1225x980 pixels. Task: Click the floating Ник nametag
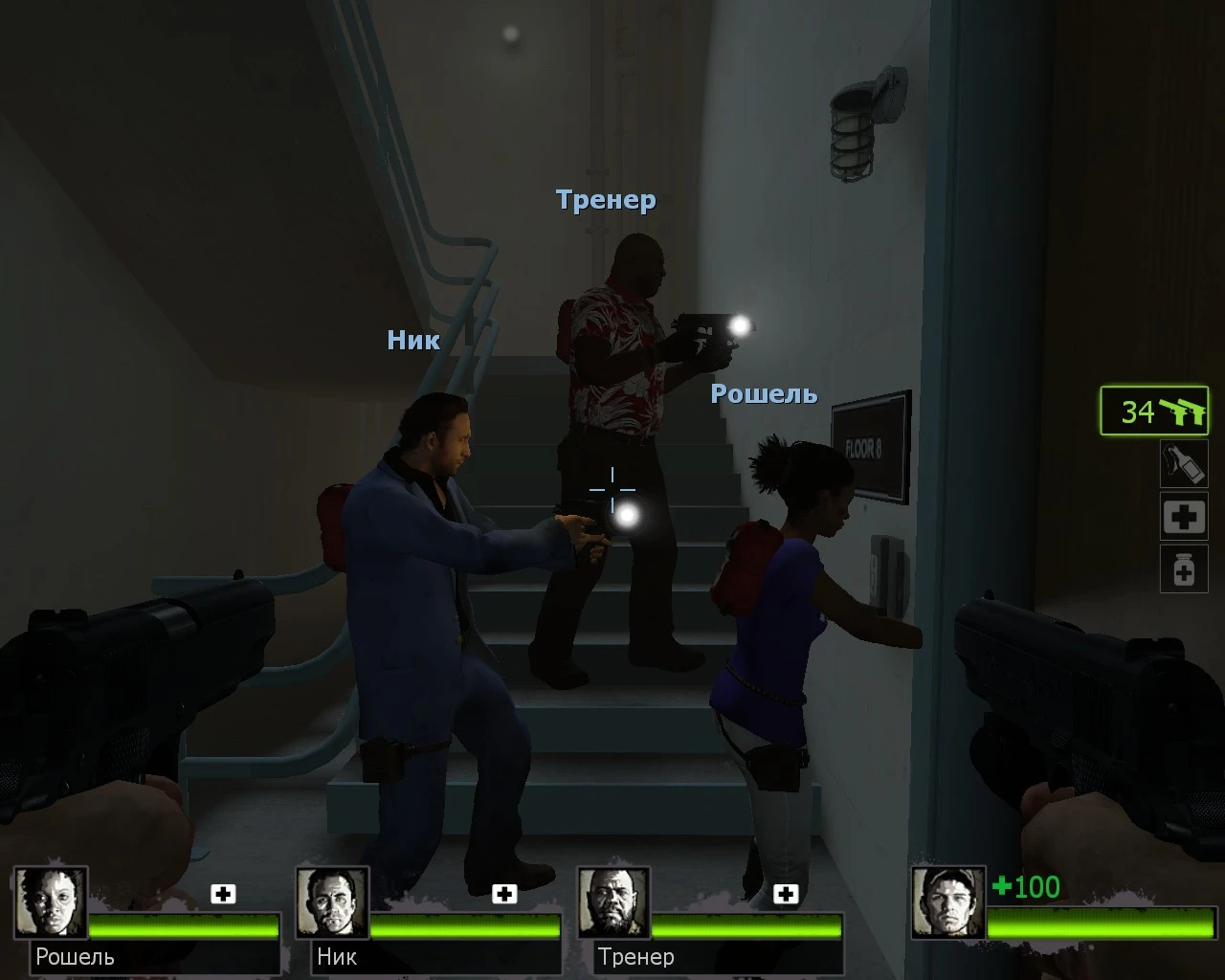click(413, 341)
